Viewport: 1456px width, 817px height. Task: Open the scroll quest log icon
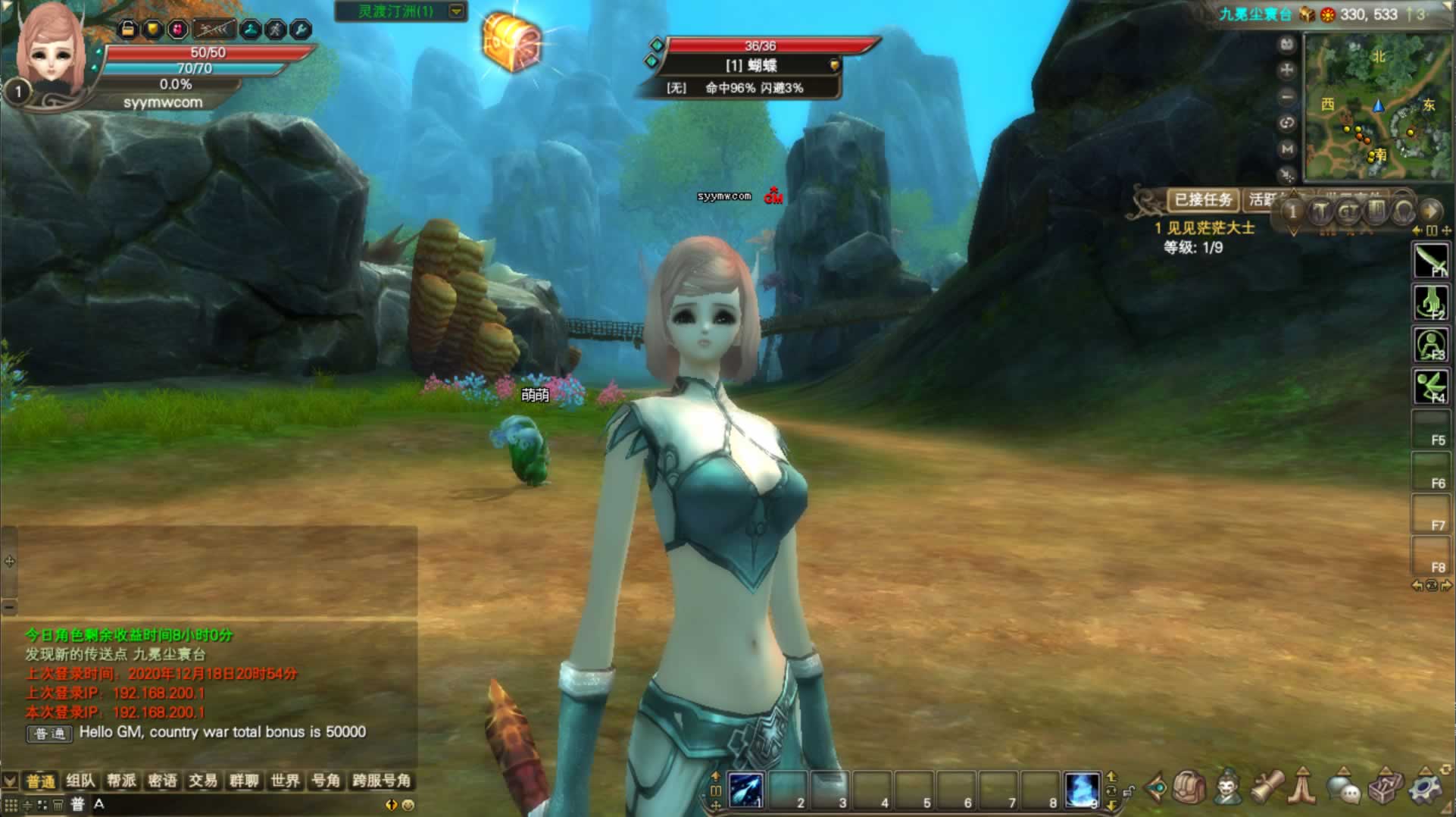point(1267,788)
